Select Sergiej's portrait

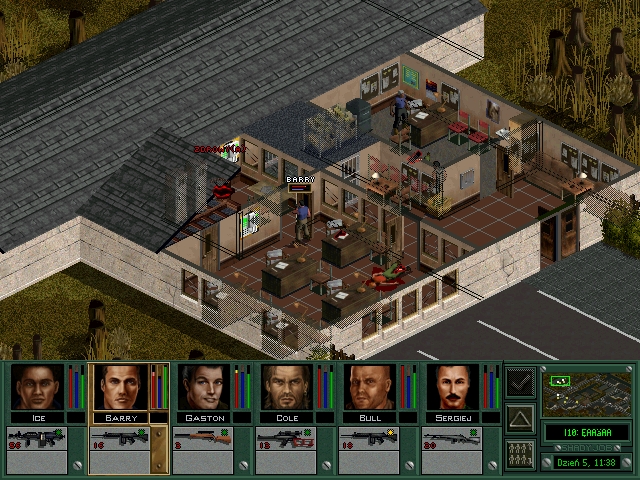(452, 386)
